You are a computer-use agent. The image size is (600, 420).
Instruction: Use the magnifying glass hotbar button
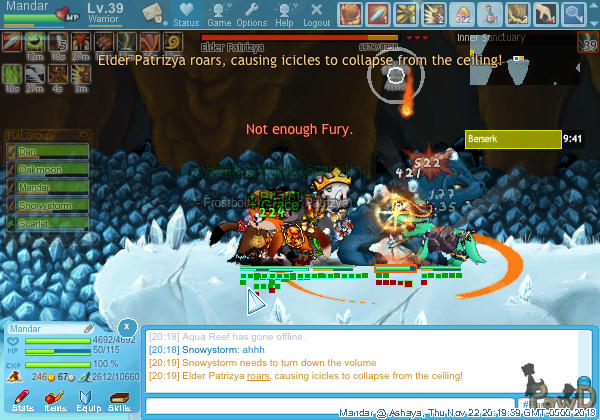pos(574,14)
